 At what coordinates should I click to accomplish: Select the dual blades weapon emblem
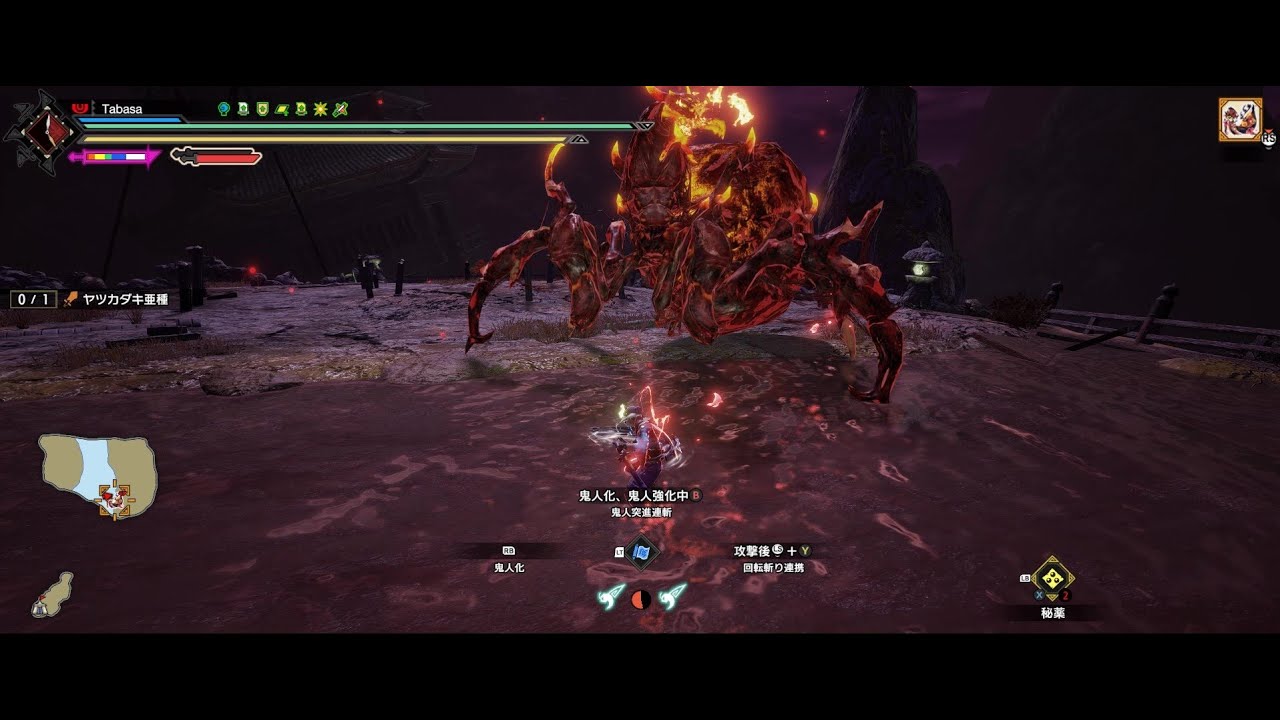[x=40, y=132]
